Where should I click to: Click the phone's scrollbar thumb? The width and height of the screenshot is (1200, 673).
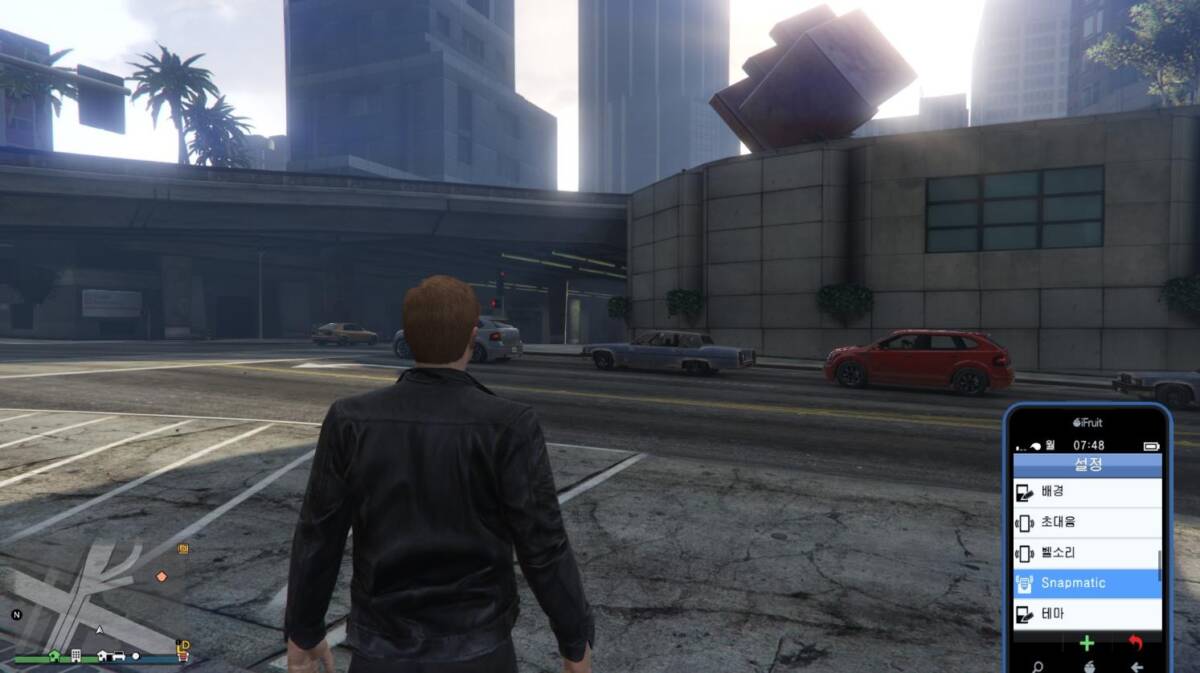pyautogui.click(x=1160, y=565)
